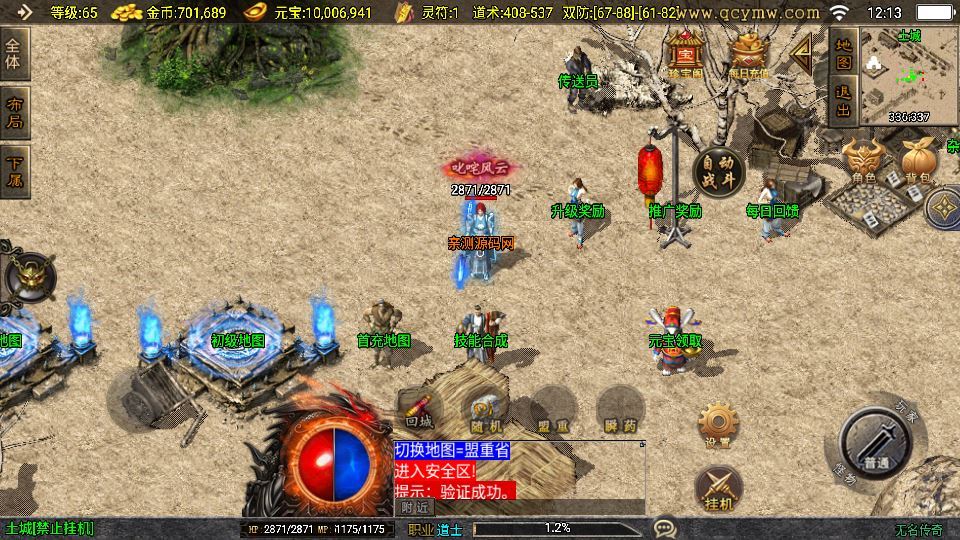
Task: Activate 挂机 auto-hunt crossed swords button
Action: [x=718, y=487]
